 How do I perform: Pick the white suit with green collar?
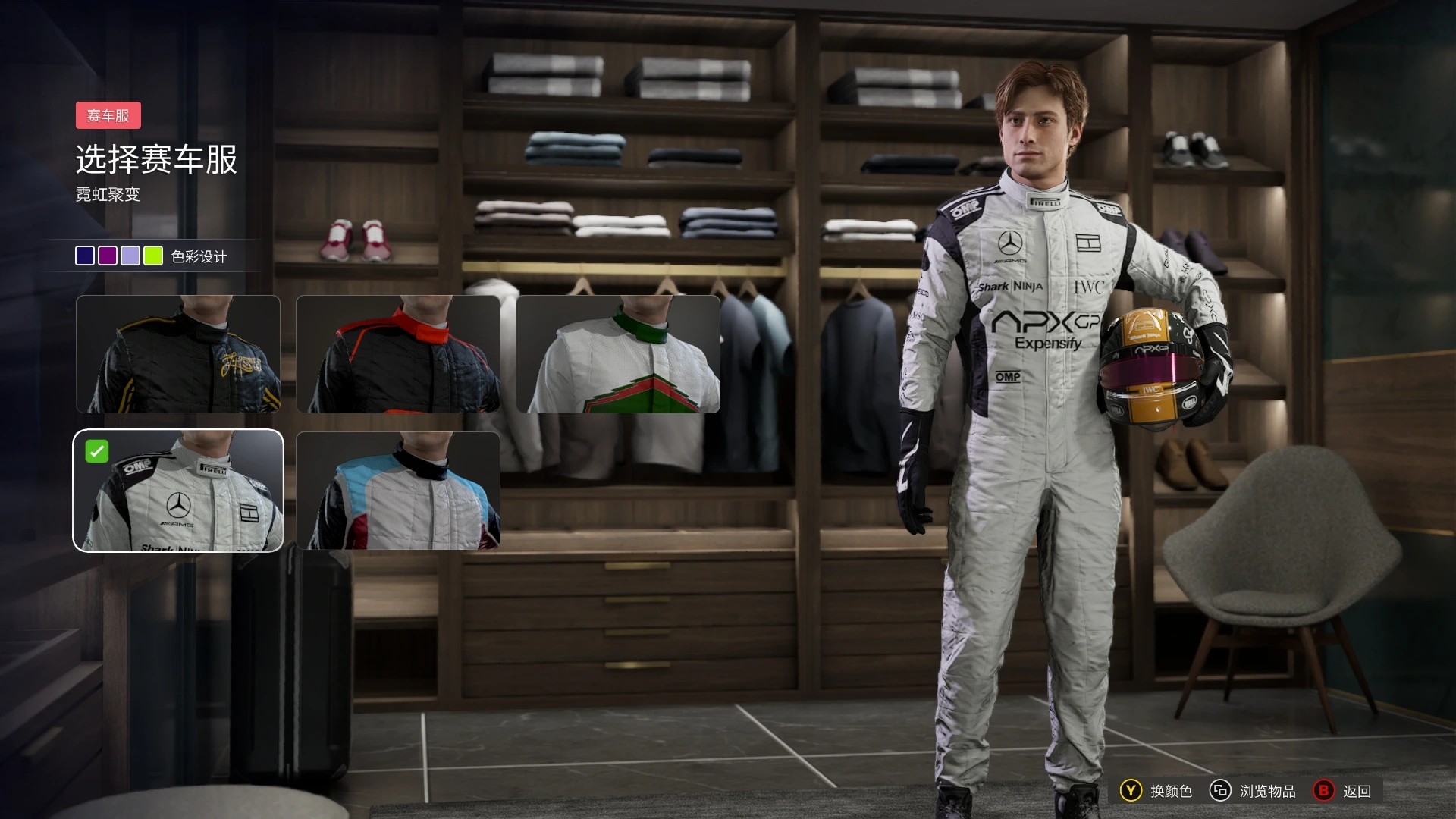[618, 354]
